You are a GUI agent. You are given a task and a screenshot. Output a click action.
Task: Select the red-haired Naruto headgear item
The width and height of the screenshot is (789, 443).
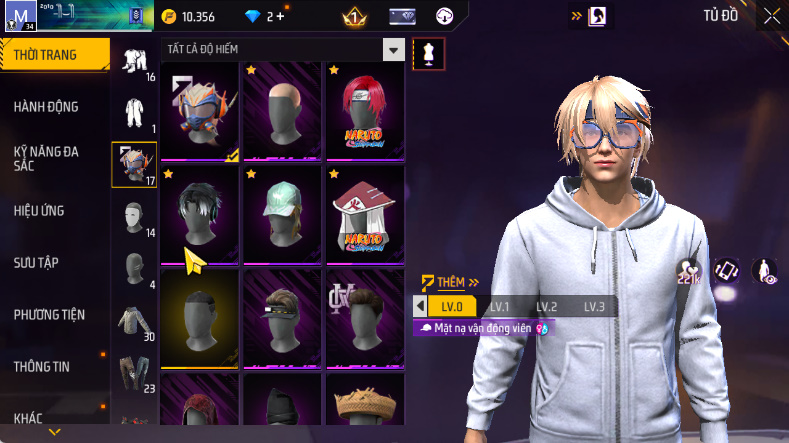point(364,108)
